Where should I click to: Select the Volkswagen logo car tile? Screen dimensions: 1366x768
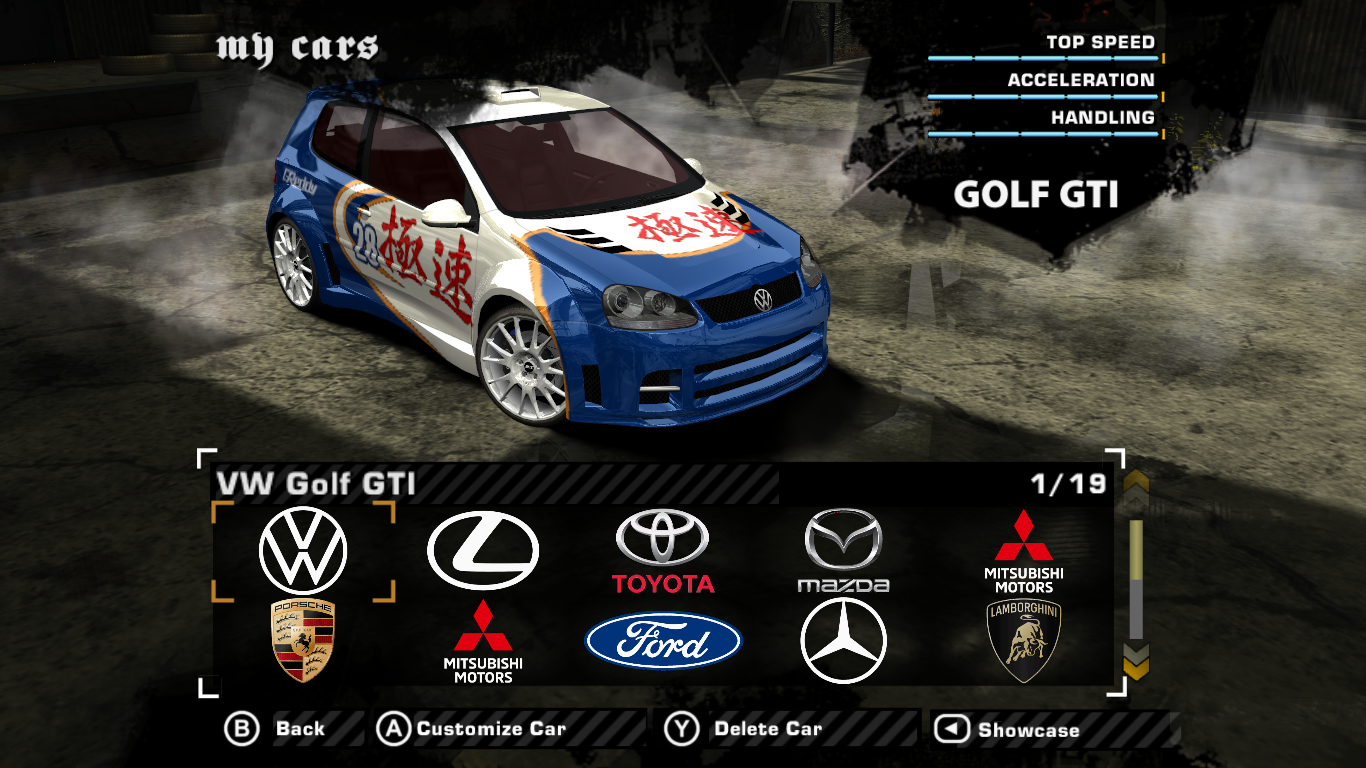coord(303,551)
